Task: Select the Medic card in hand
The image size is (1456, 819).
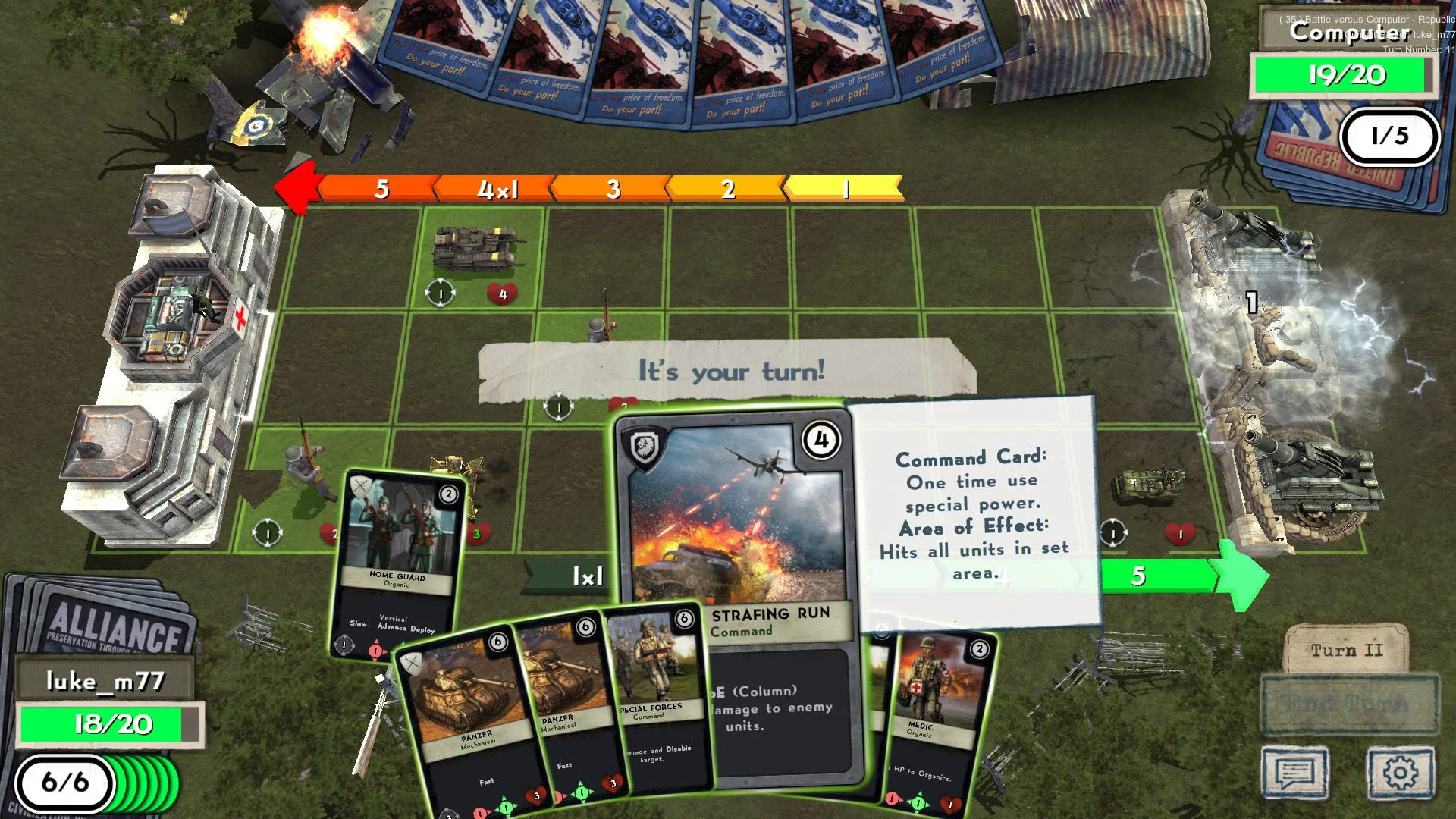Action: pyautogui.click(x=927, y=705)
